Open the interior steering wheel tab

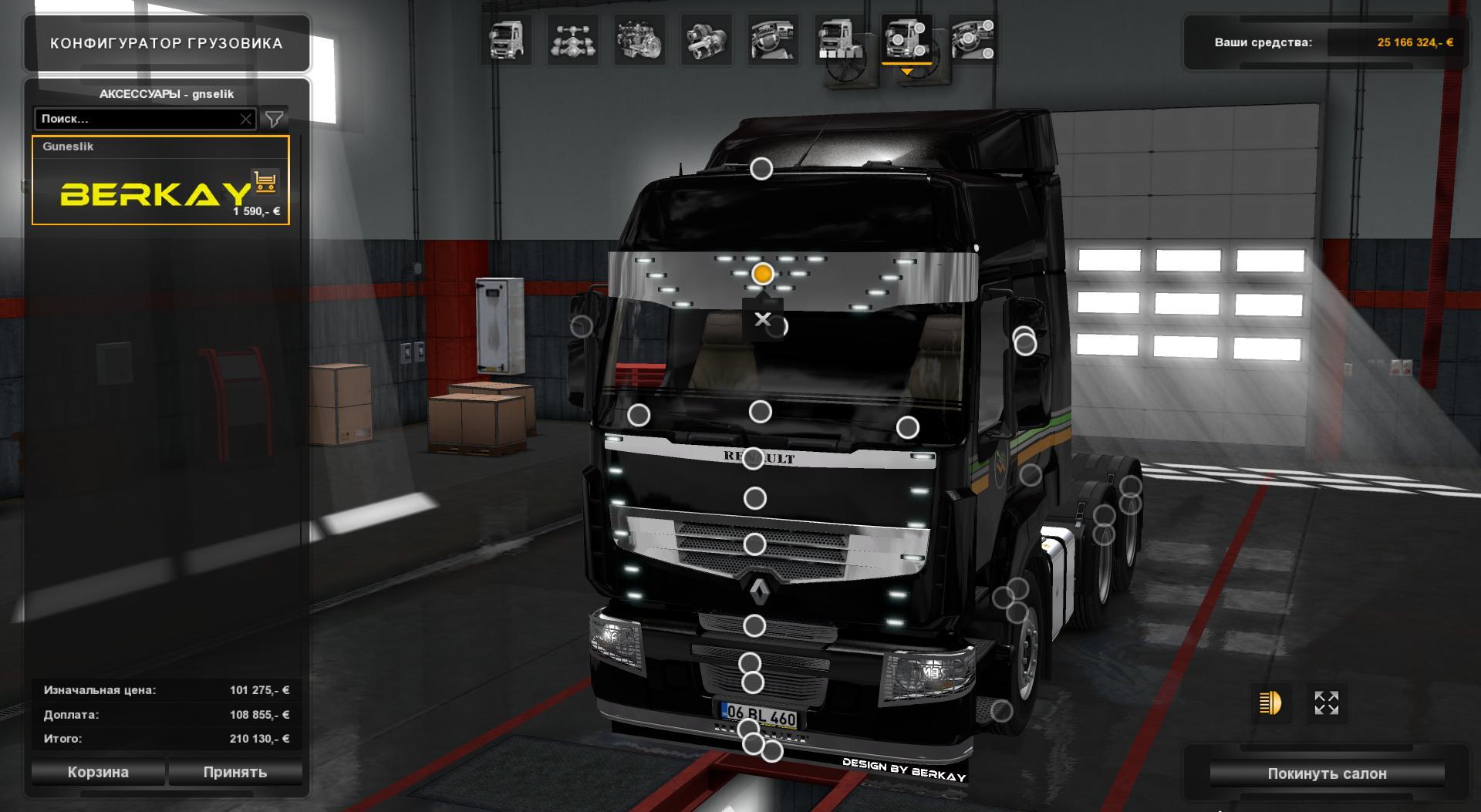click(x=774, y=40)
